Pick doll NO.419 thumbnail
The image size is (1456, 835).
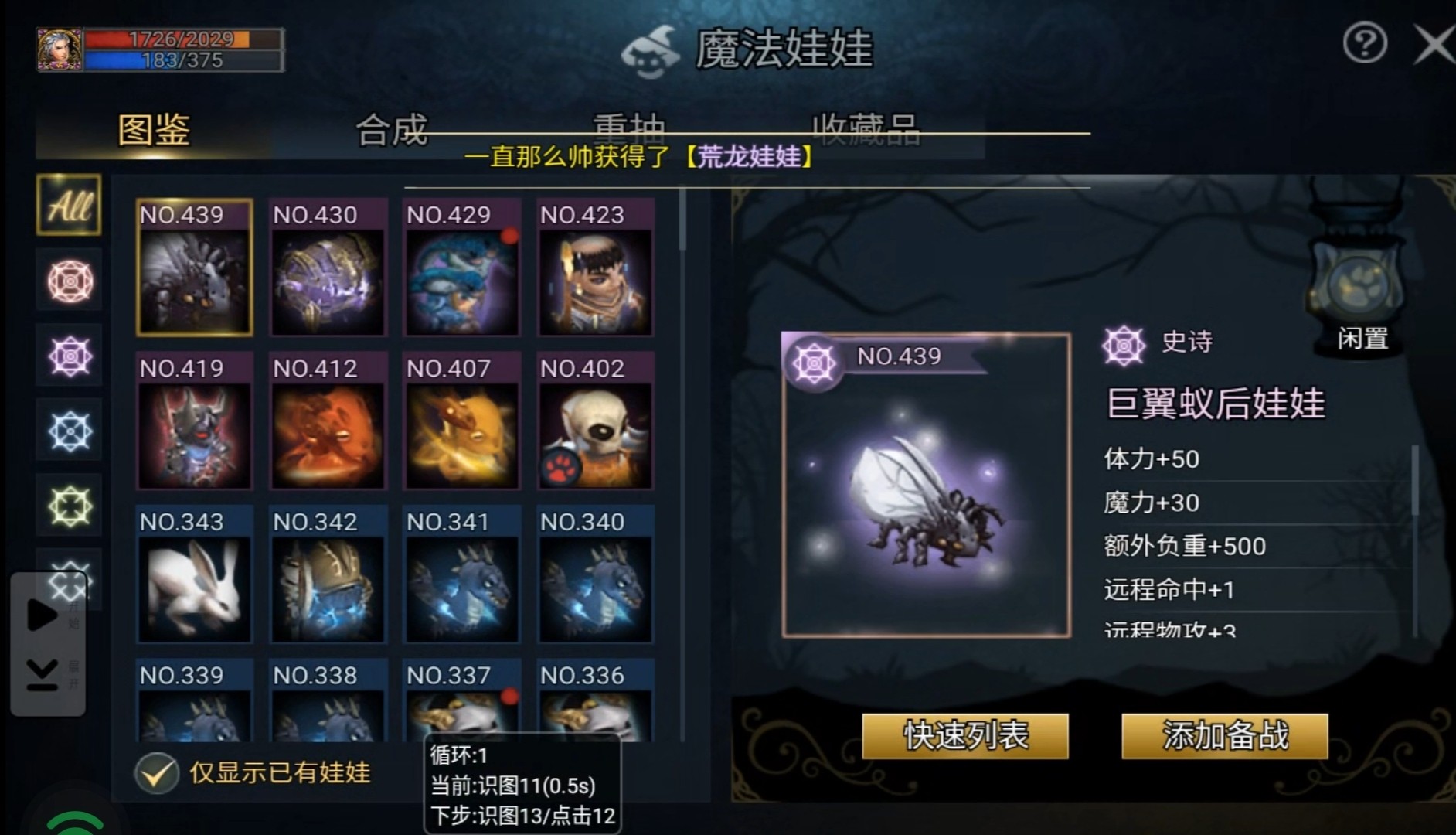click(195, 421)
